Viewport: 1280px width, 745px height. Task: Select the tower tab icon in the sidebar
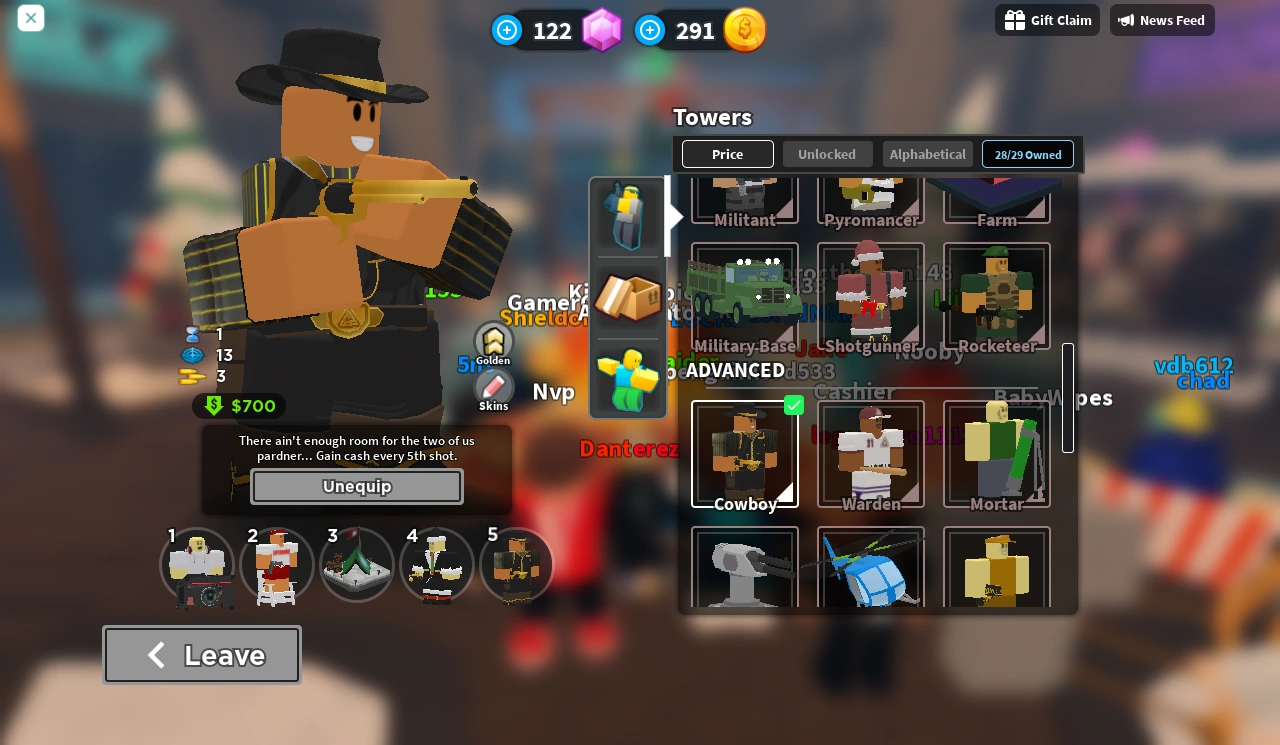(x=627, y=216)
